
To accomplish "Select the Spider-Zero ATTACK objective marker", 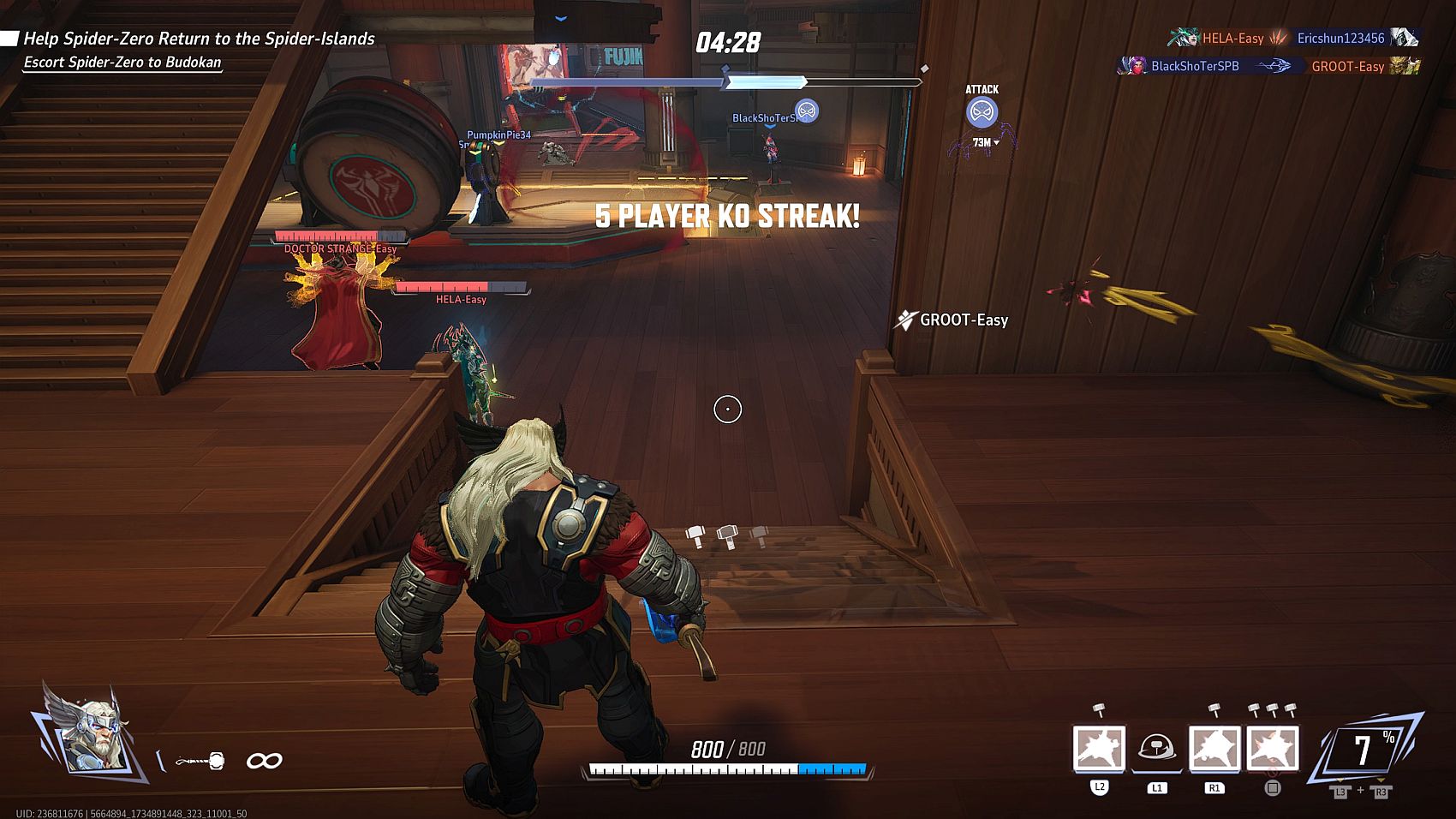I will click(982, 112).
